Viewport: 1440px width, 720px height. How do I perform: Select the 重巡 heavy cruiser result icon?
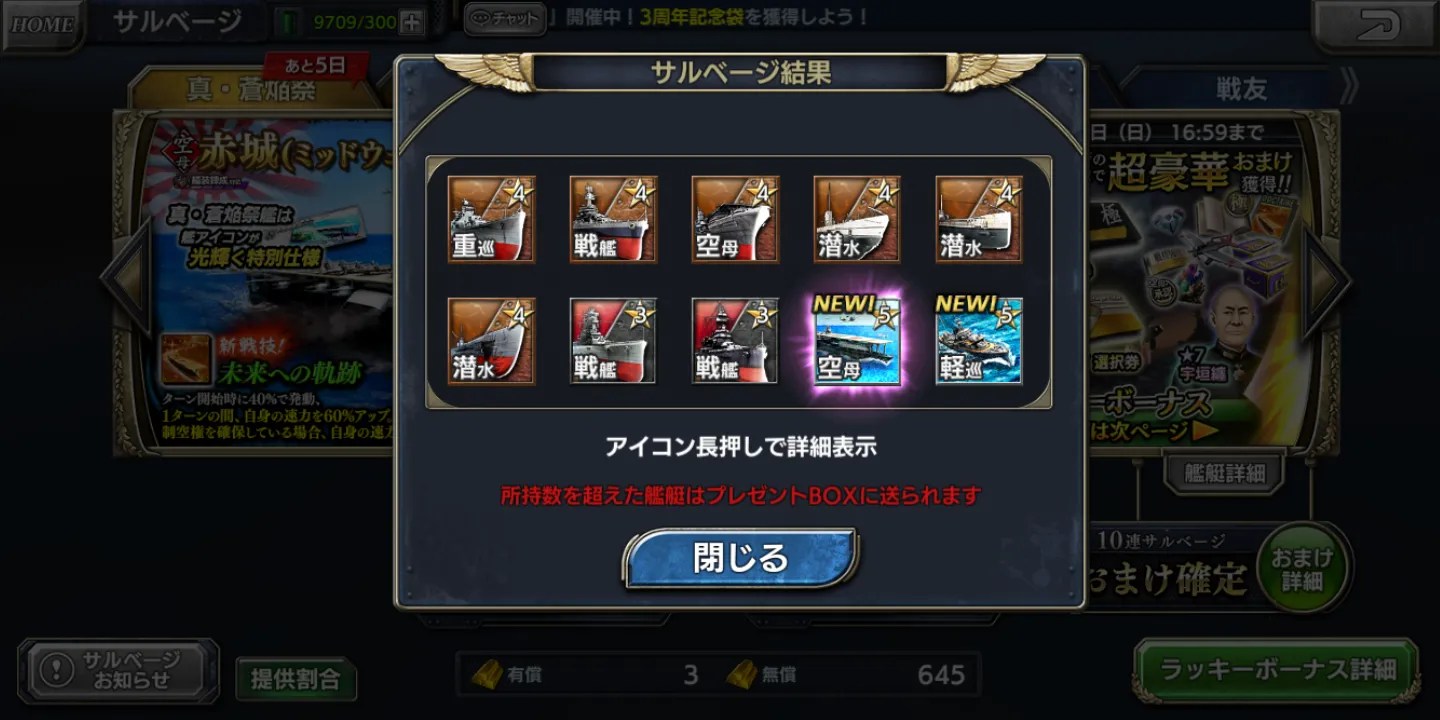492,218
